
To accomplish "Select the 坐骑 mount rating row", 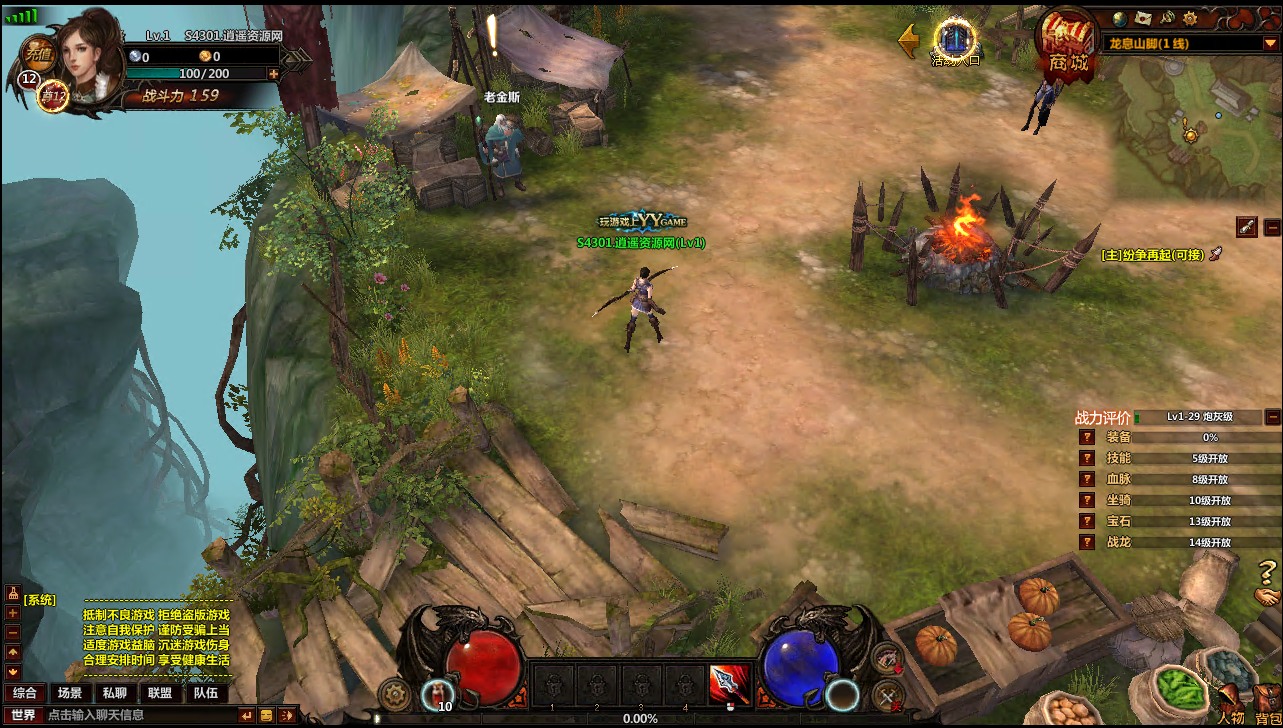I will pos(1118,500).
